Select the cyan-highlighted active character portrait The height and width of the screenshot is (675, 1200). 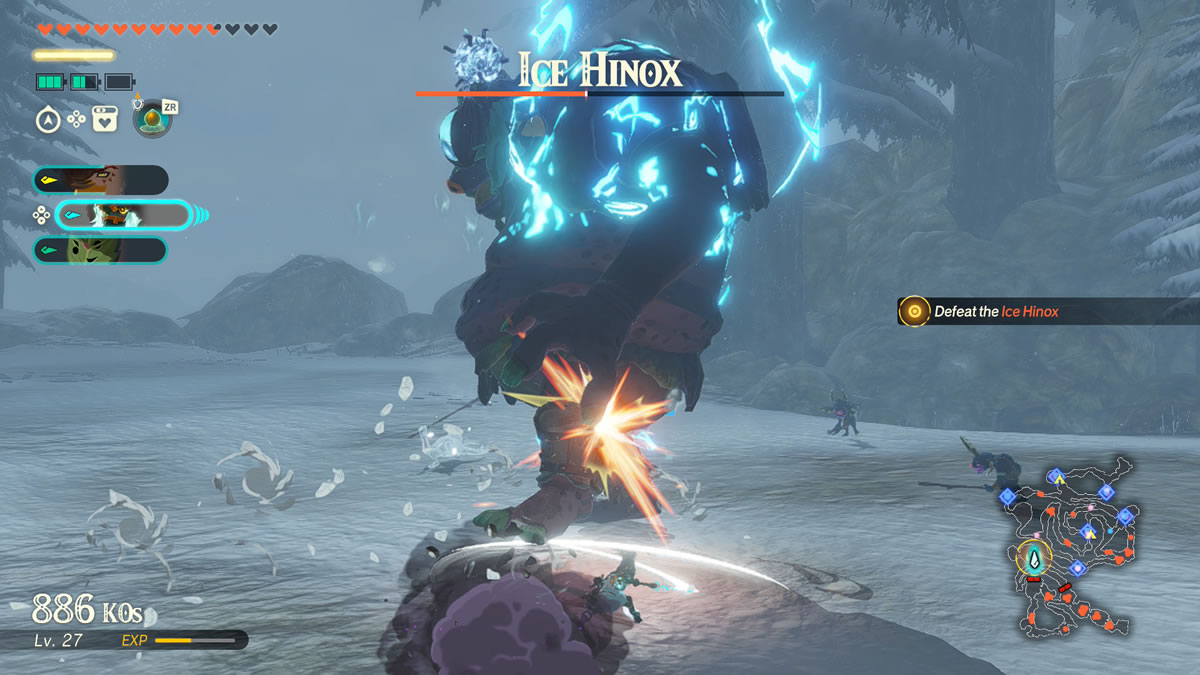[122, 215]
